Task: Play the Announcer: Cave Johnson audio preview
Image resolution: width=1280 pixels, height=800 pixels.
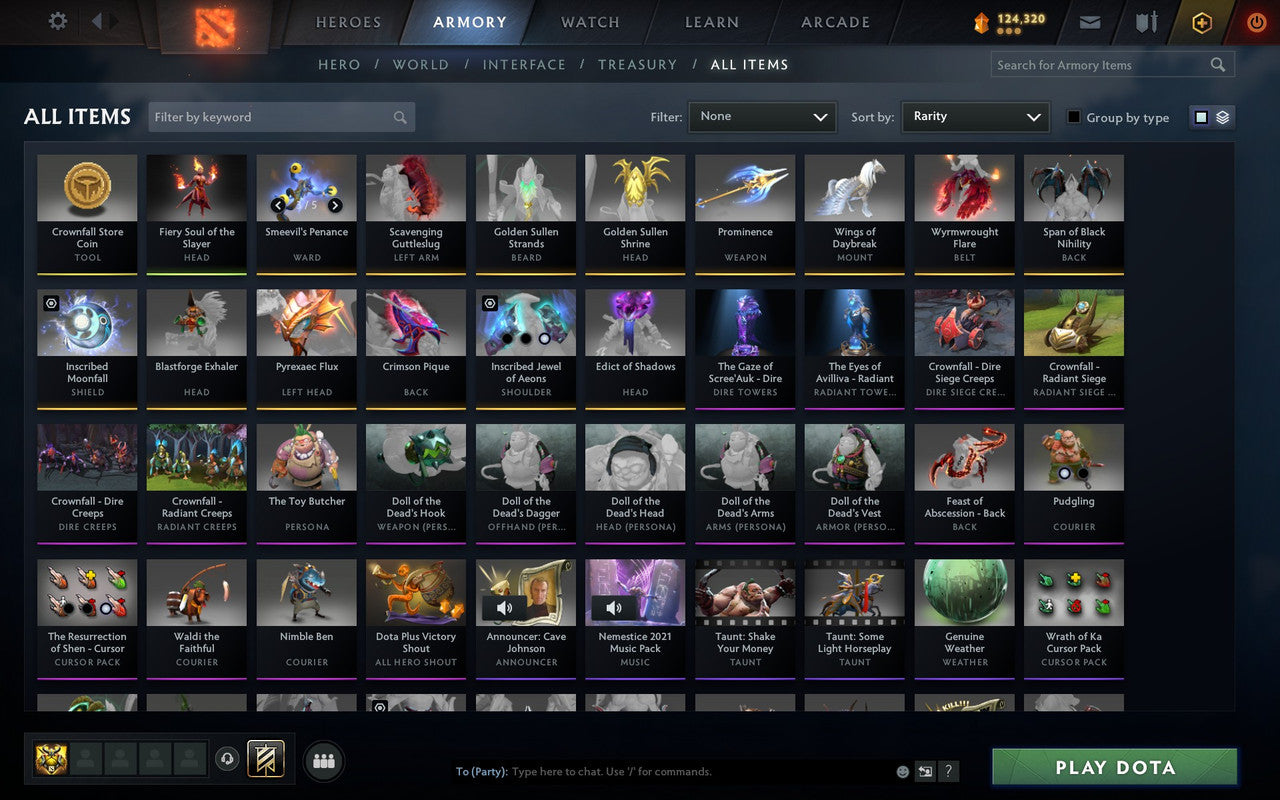Action: (x=506, y=607)
